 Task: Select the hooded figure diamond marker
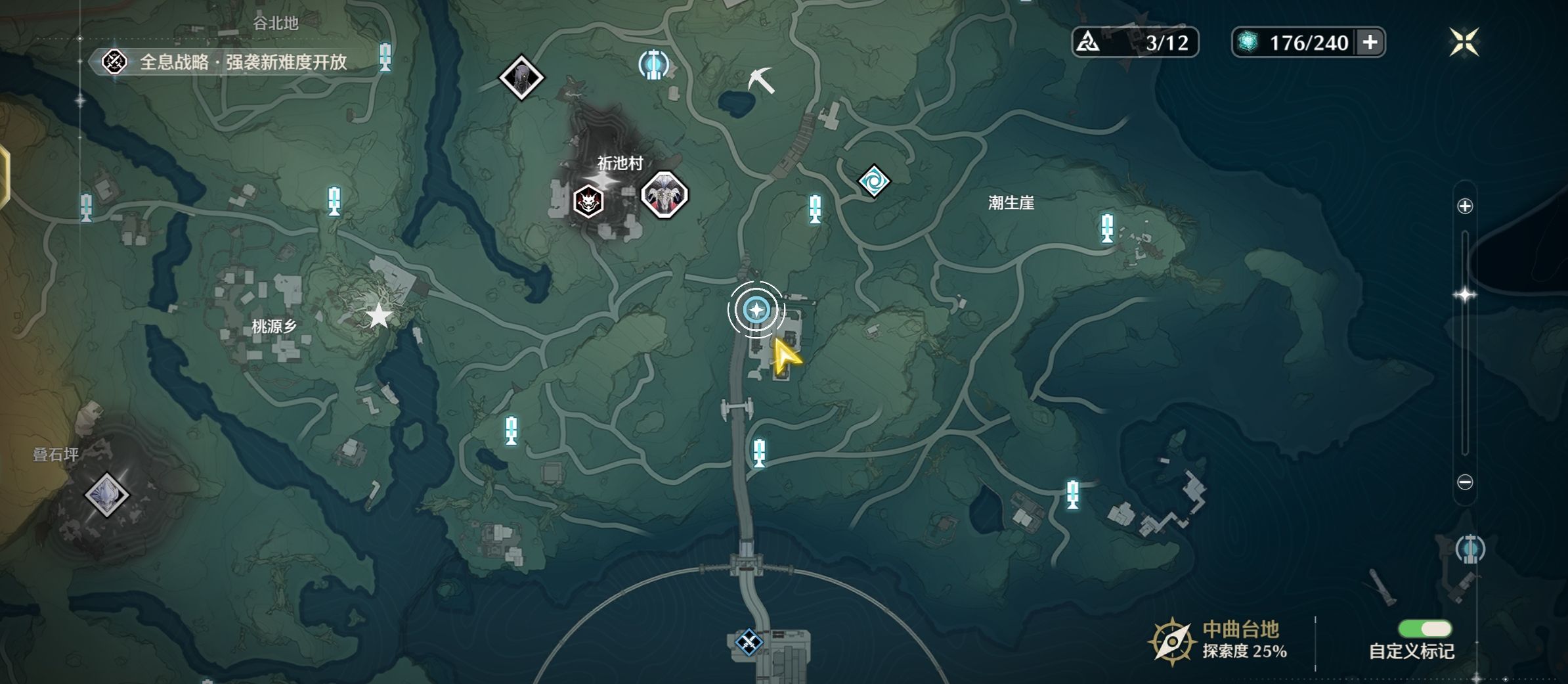(x=521, y=78)
